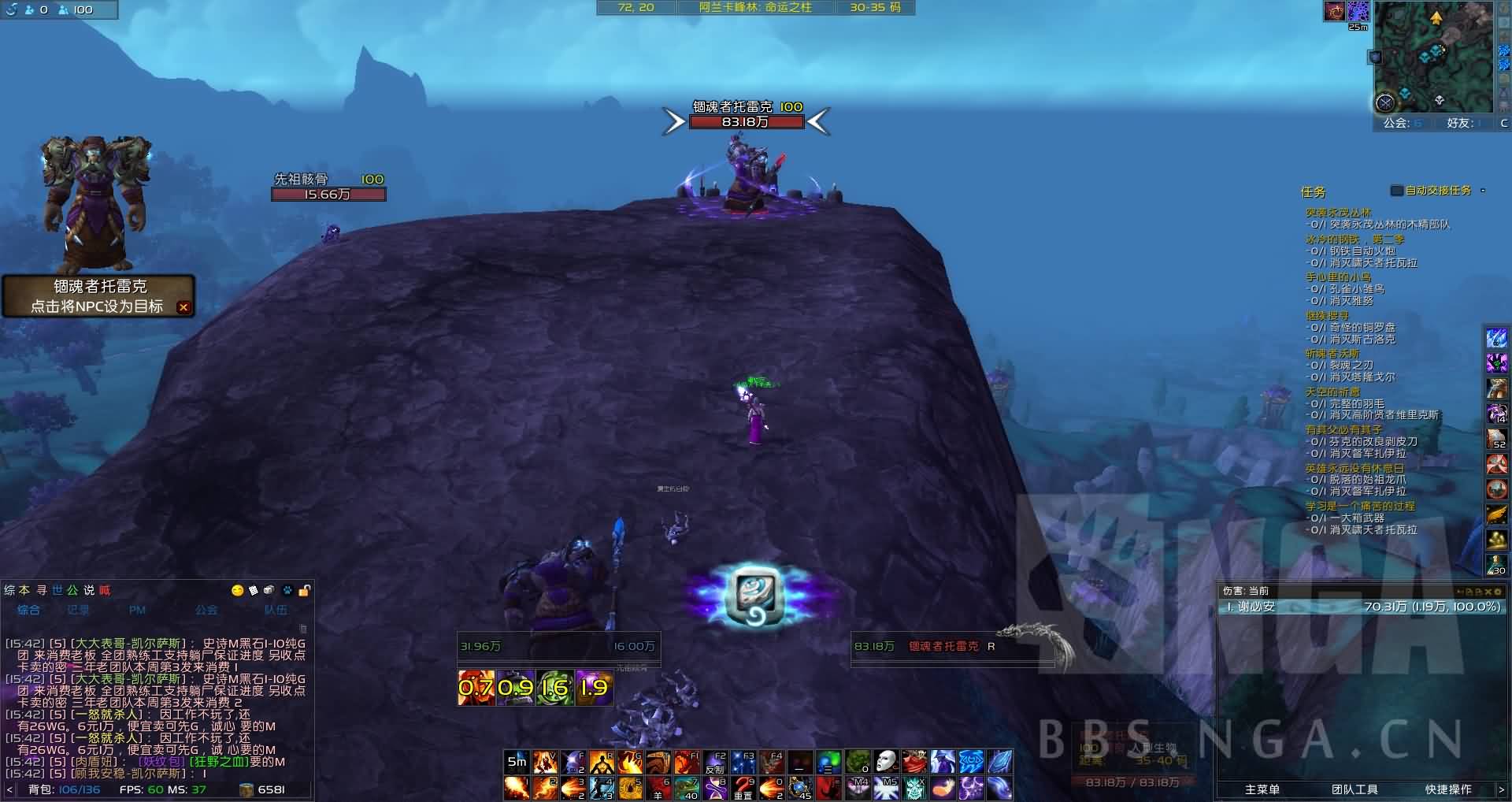Select the 队伍 chat tab
This screenshot has width=1512, height=802.
click(x=276, y=610)
